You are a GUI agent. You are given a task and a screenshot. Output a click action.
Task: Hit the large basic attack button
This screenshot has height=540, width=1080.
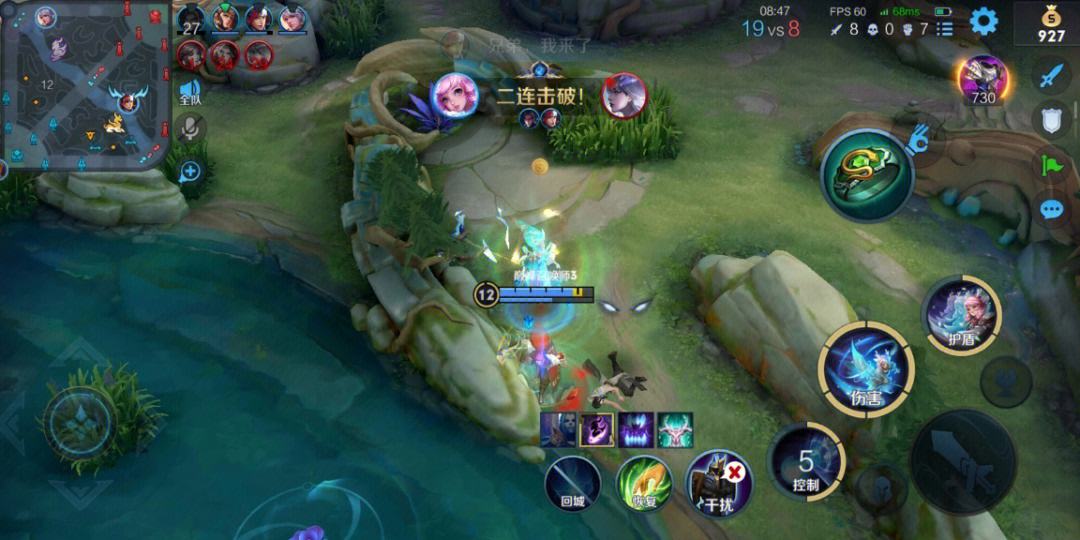(963, 462)
